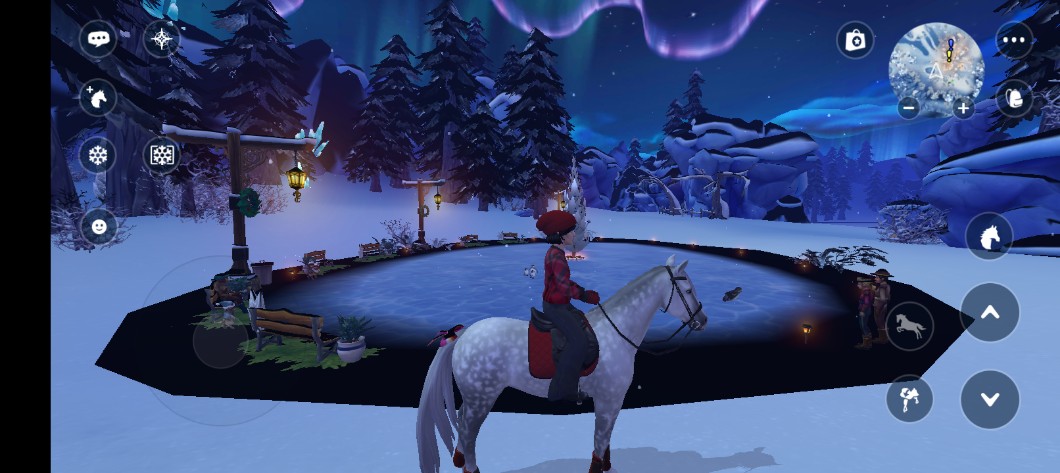Open the three-dots more options menu
The height and width of the screenshot is (473, 1060).
click(x=1015, y=40)
